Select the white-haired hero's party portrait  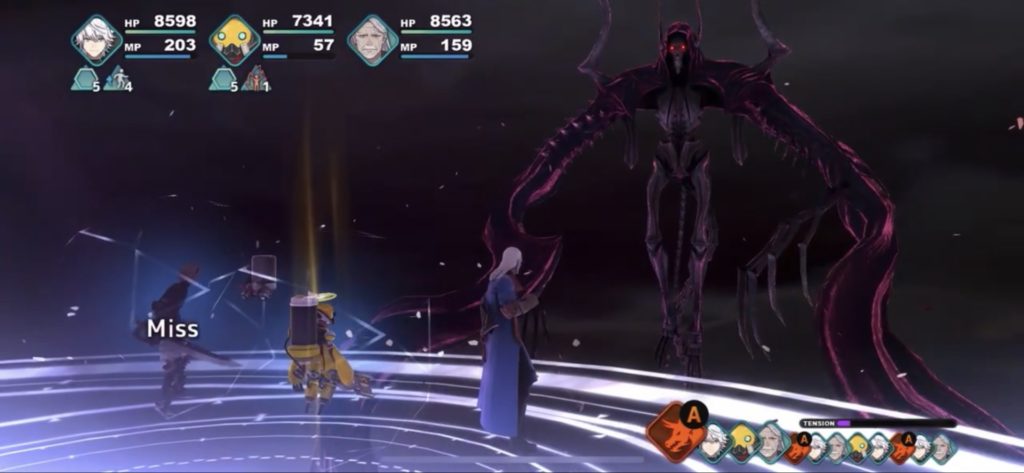[97, 40]
